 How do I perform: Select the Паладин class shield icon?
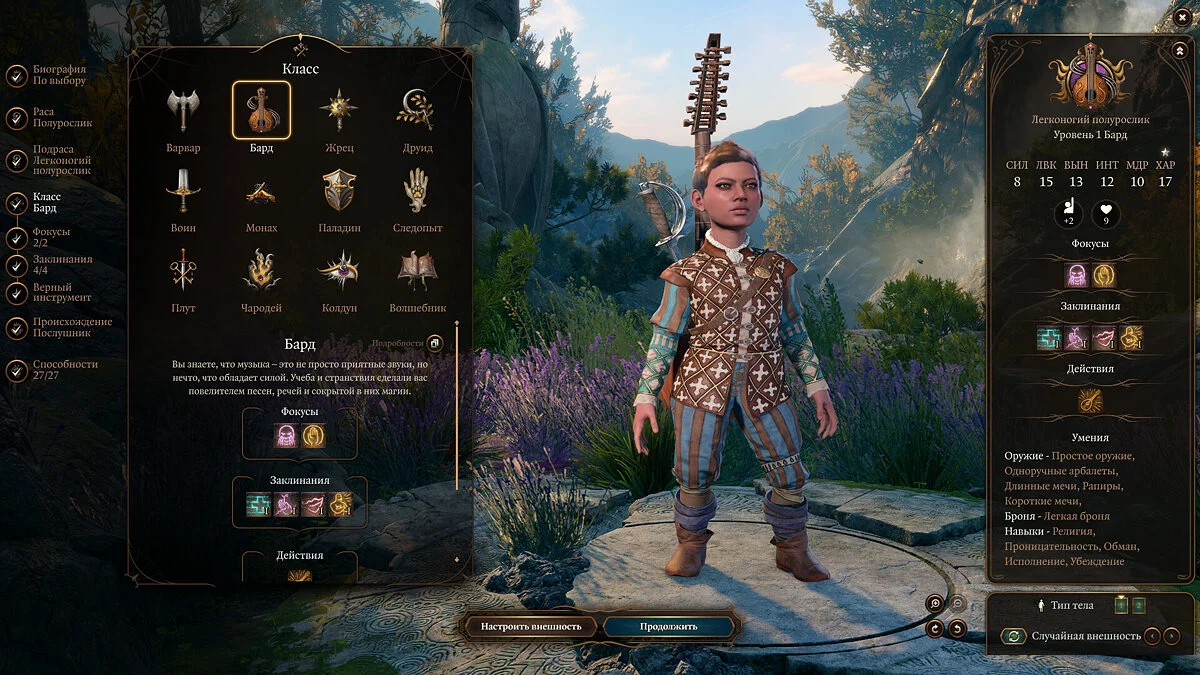coord(339,191)
